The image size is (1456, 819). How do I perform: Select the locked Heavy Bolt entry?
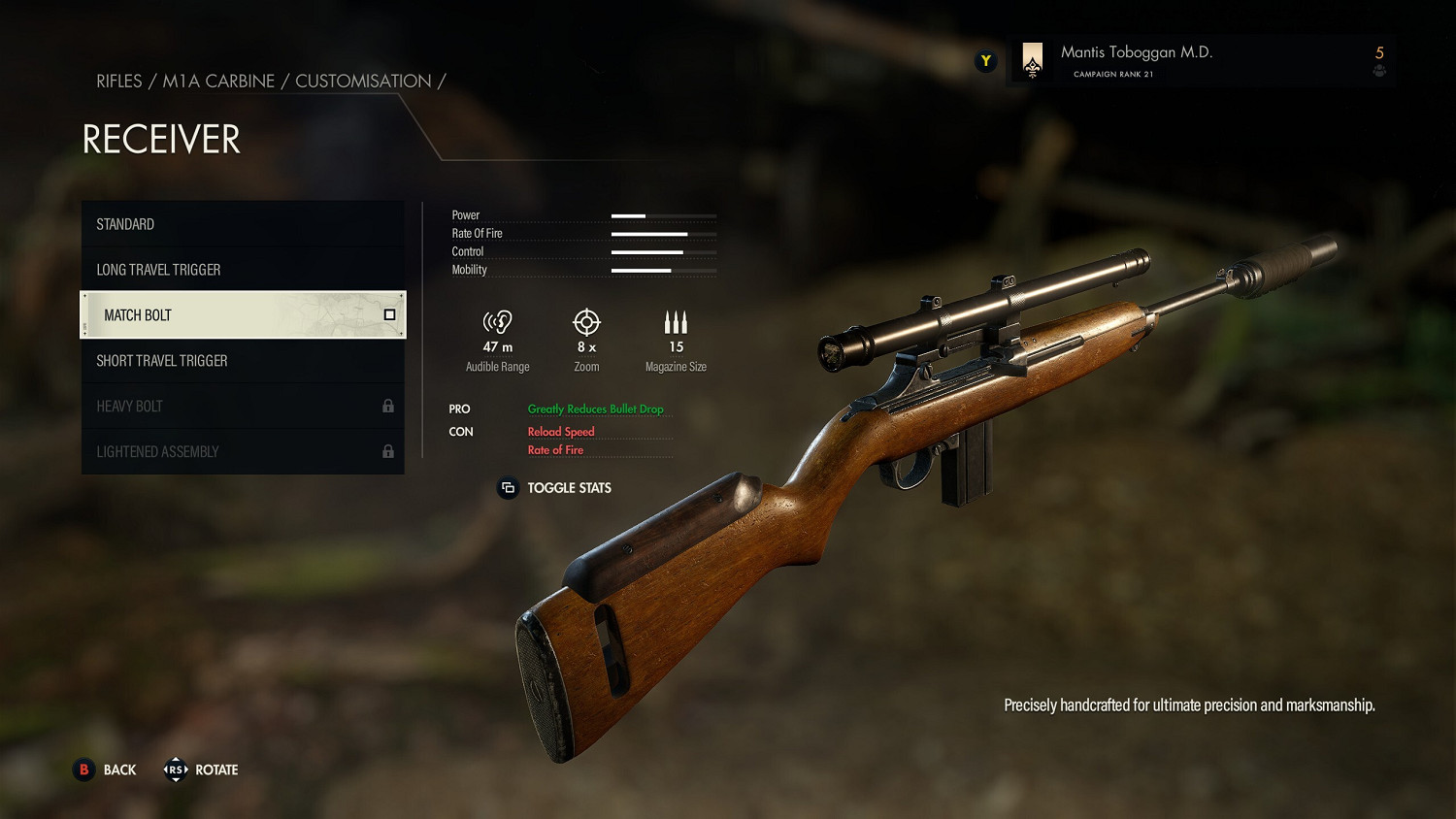(x=242, y=407)
